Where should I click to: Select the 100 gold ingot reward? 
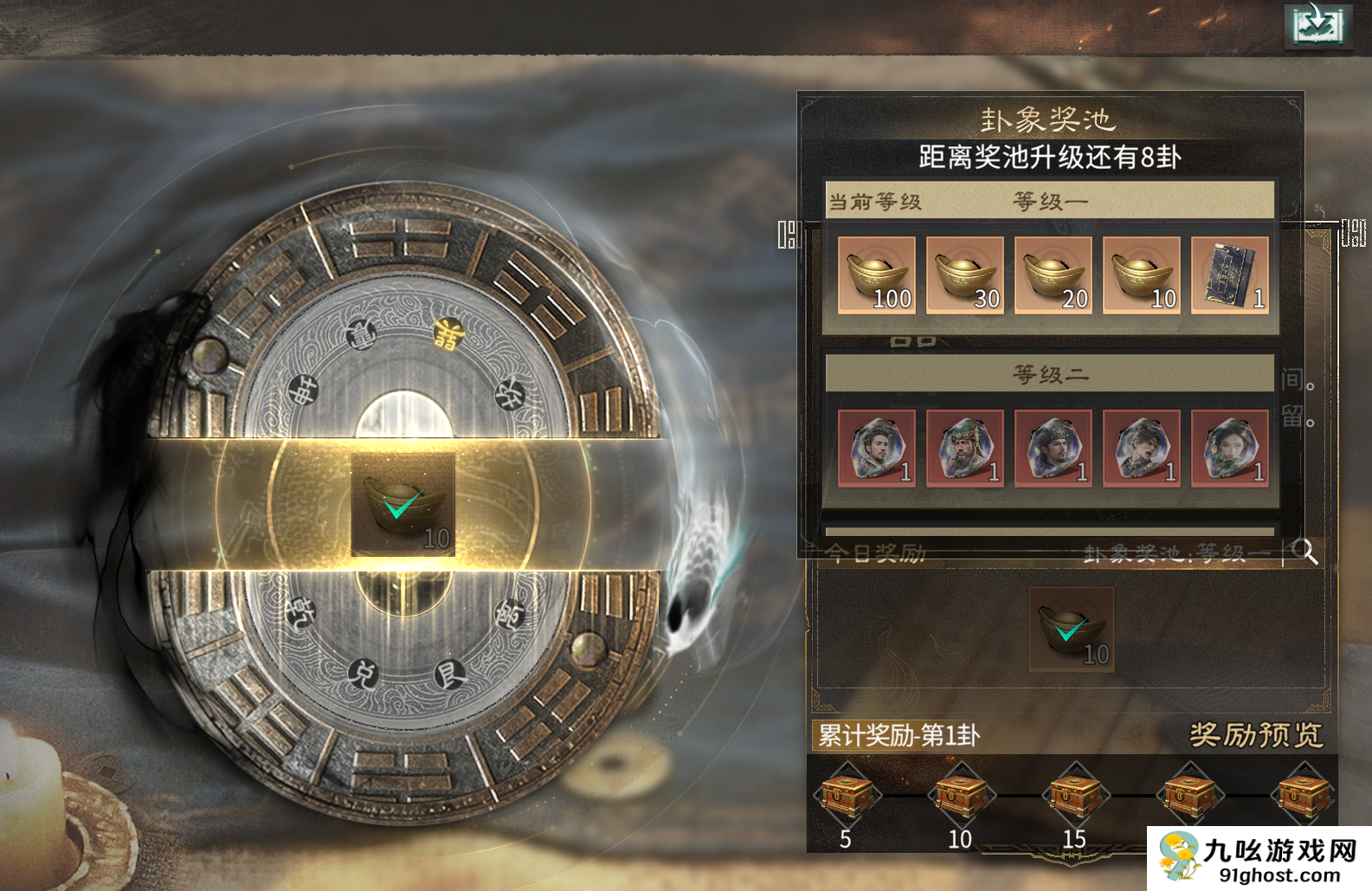876,275
